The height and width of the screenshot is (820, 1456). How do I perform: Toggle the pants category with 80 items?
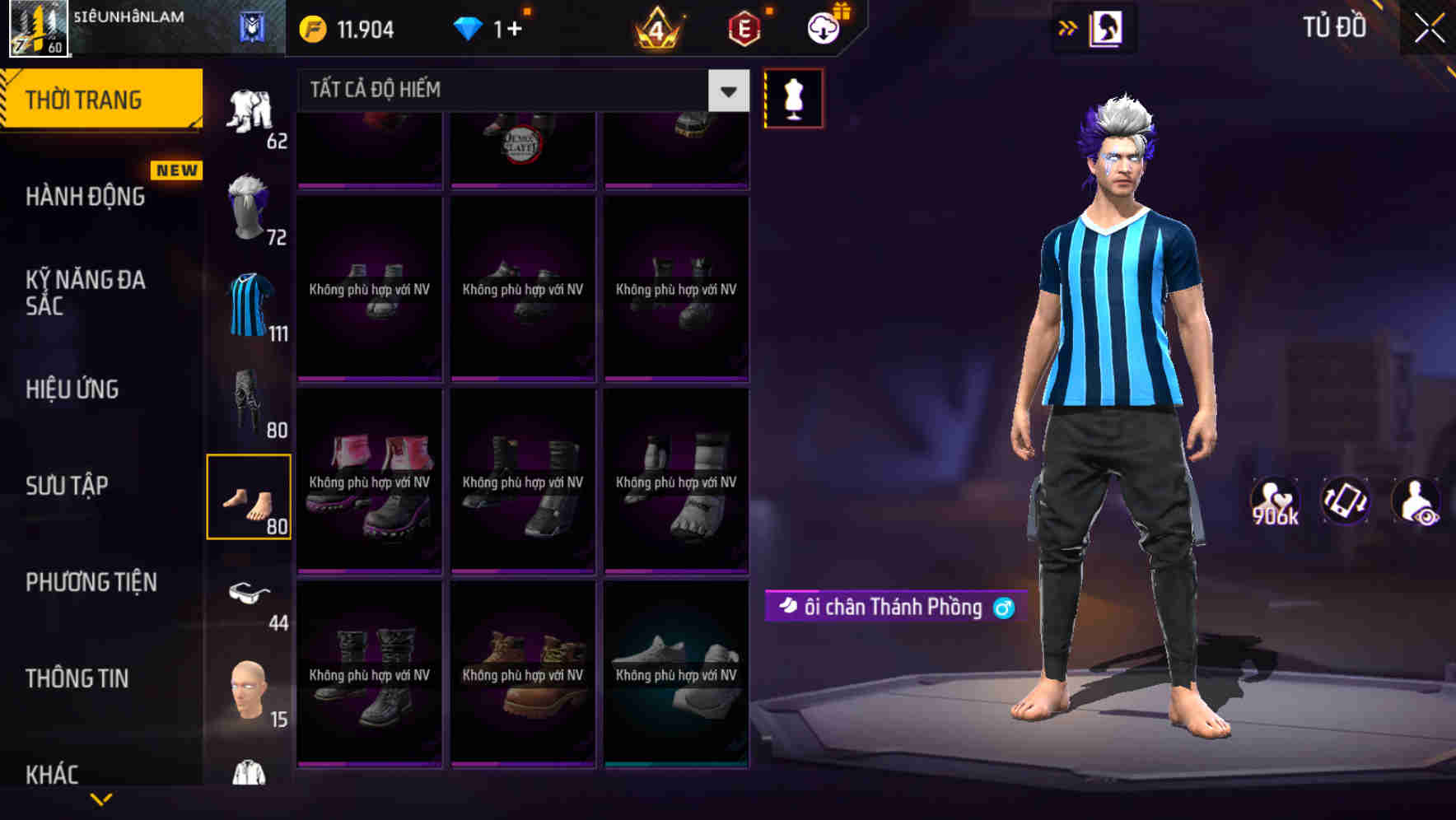pos(250,403)
